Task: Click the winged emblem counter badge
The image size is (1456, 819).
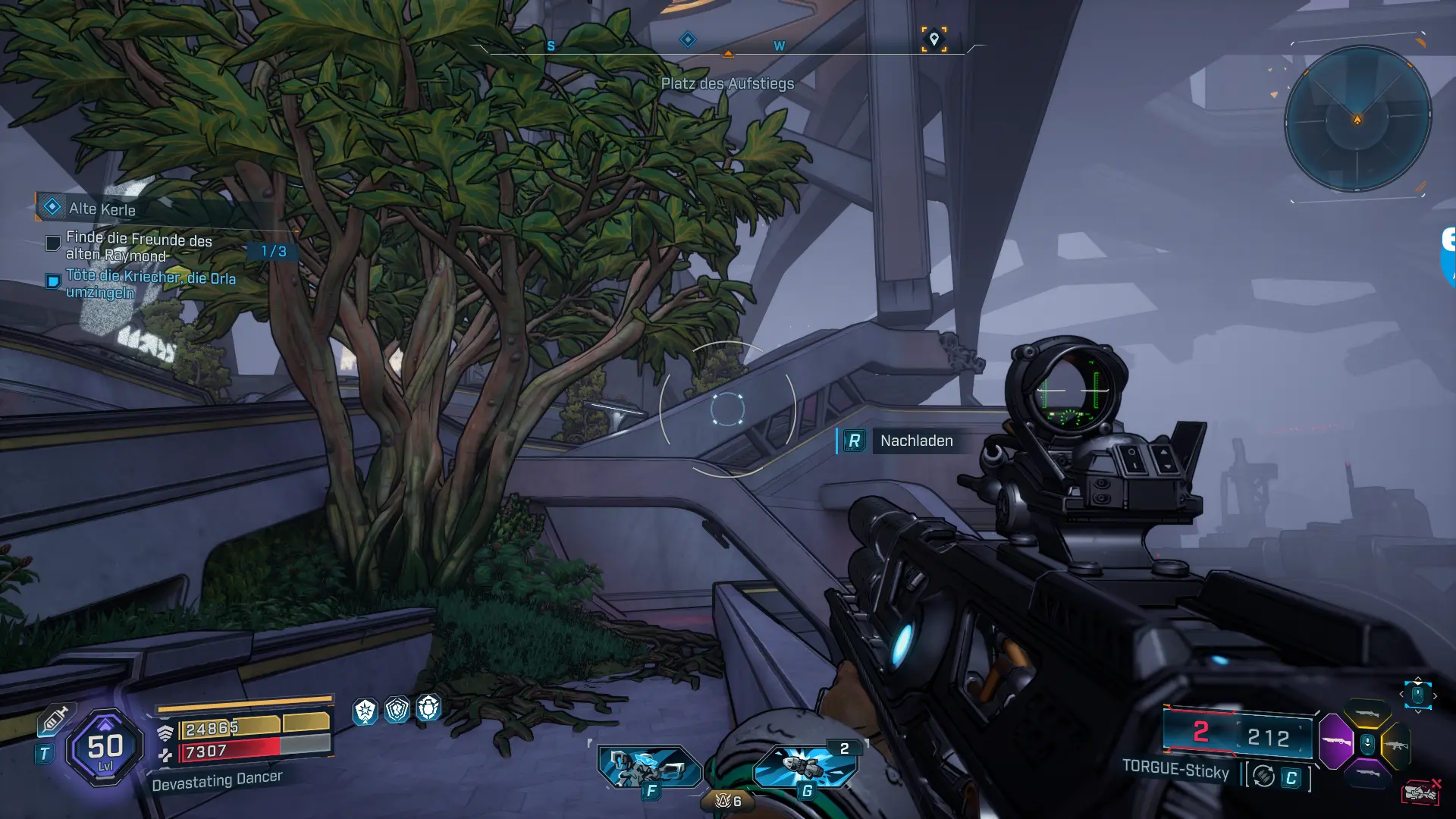Action: coord(727,801)
